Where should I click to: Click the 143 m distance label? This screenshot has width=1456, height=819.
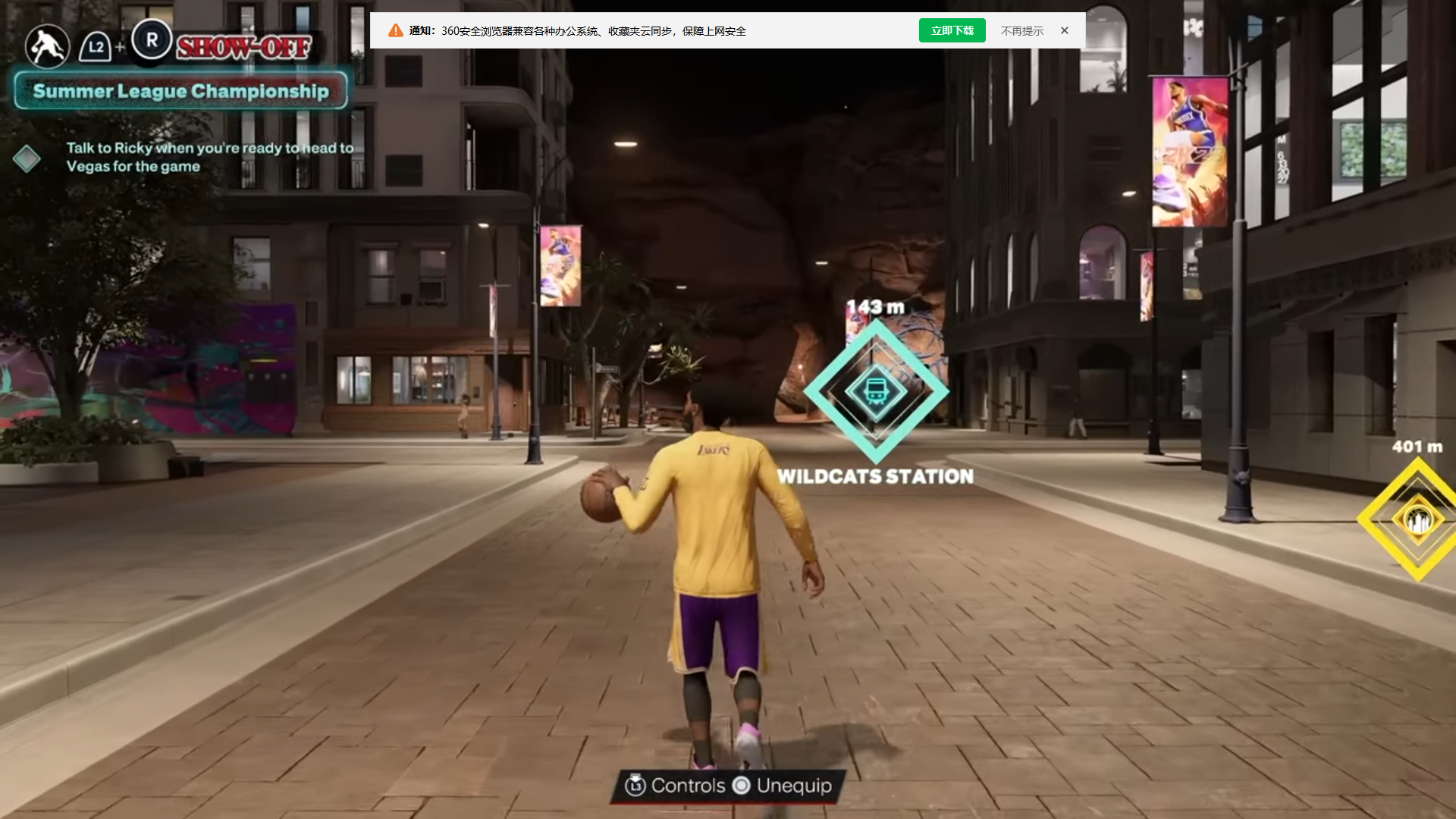(877, 305)
